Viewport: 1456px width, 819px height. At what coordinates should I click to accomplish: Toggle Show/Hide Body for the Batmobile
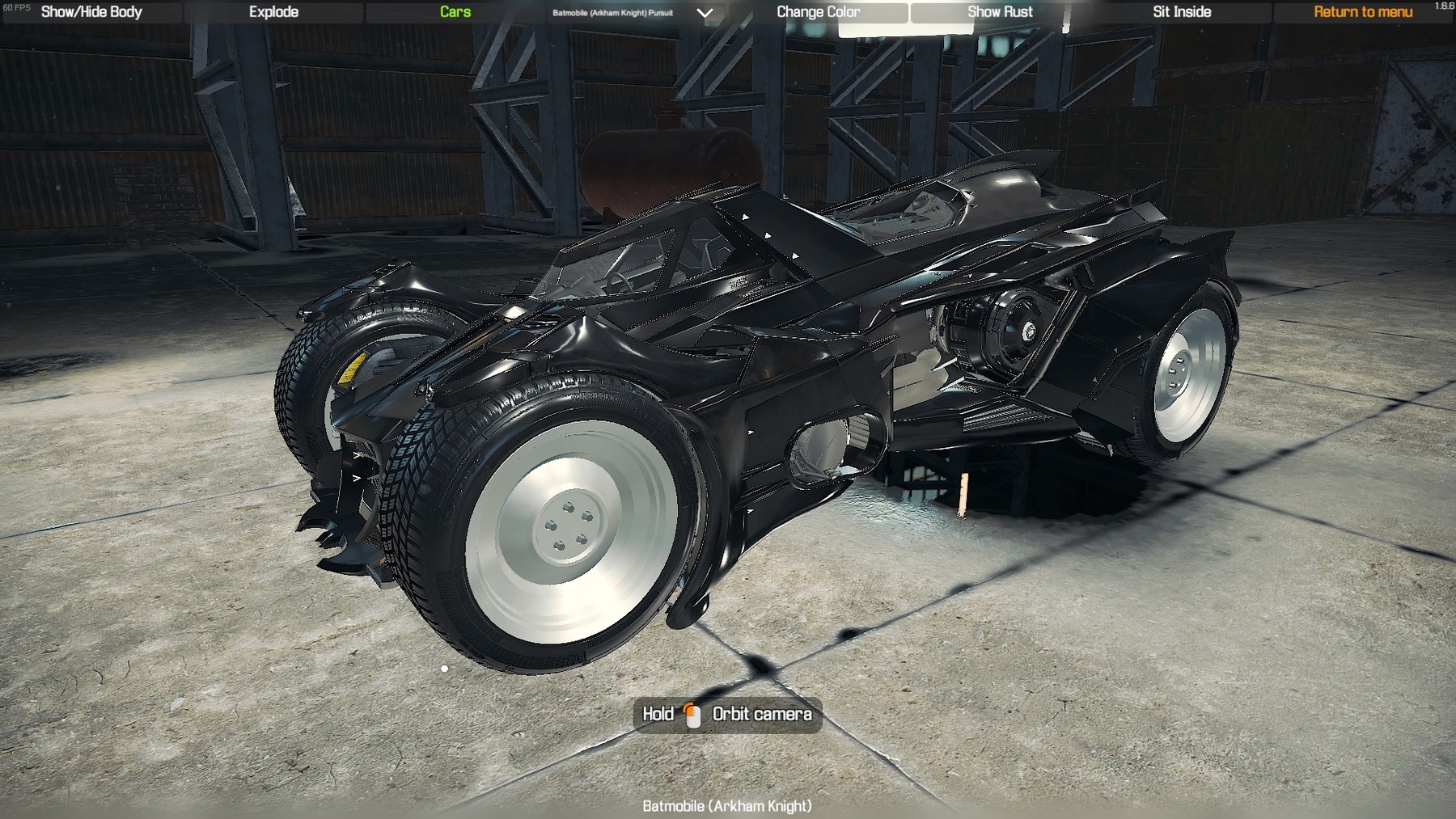tap(91, 12)
